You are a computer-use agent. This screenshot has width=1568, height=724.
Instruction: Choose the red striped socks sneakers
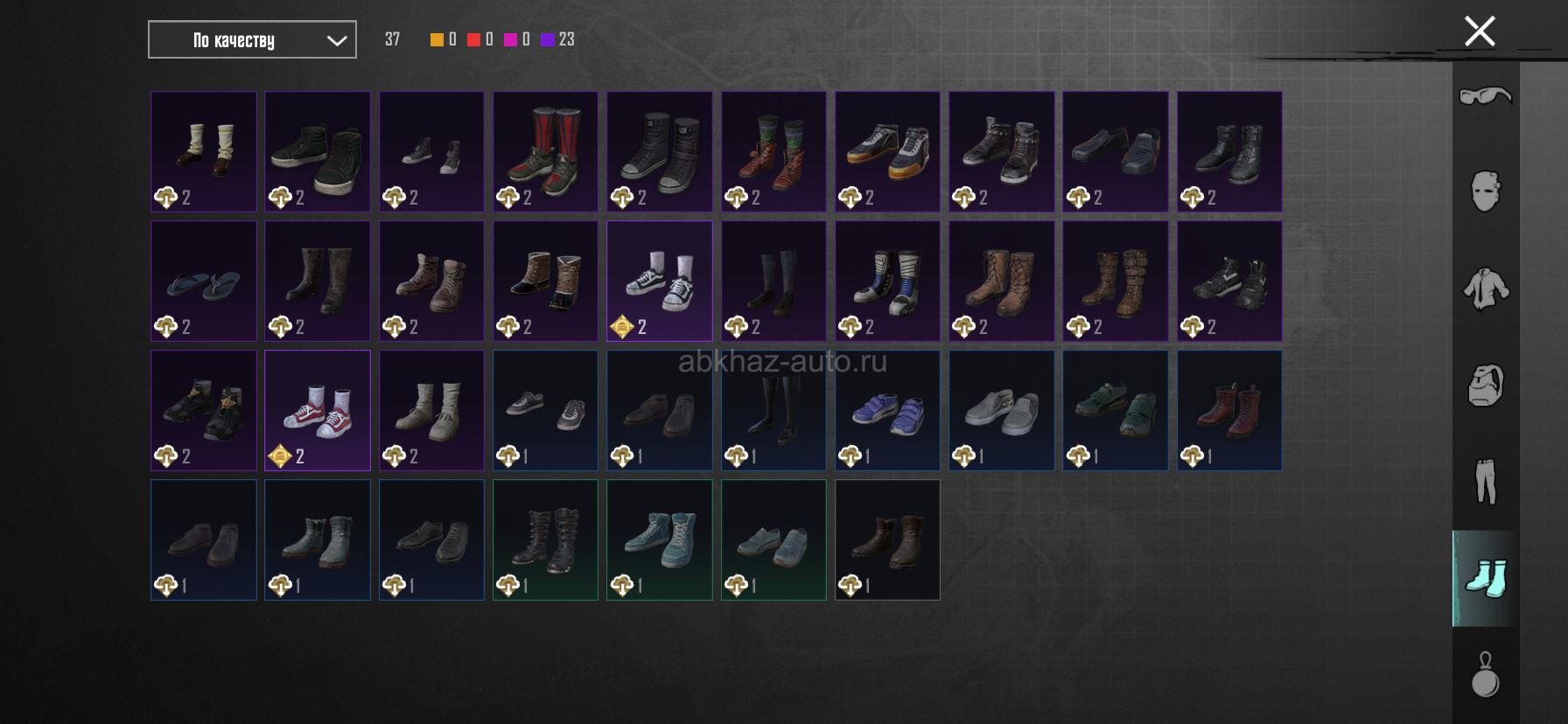click(x=545, y=151)
